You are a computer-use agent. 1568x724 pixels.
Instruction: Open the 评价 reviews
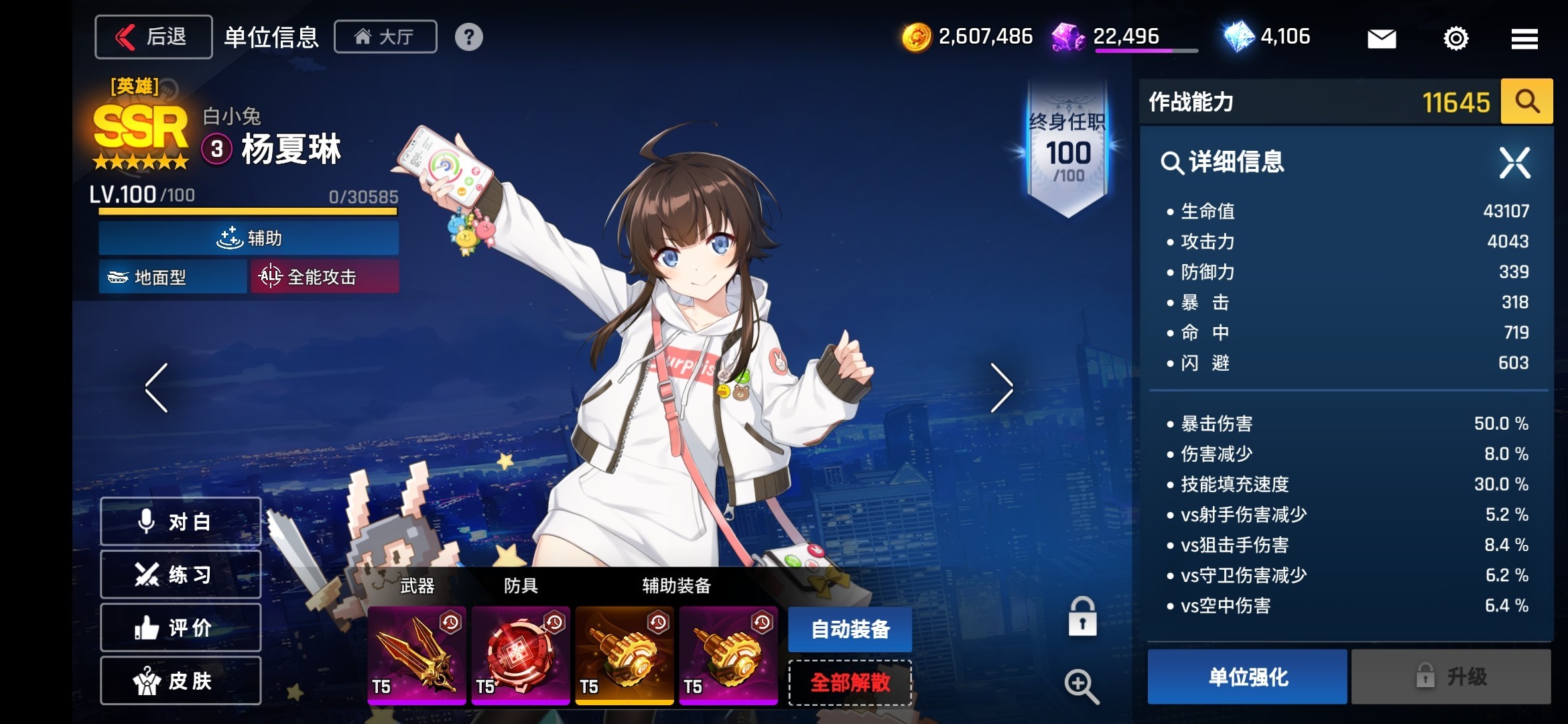click(x=180, y=627)
